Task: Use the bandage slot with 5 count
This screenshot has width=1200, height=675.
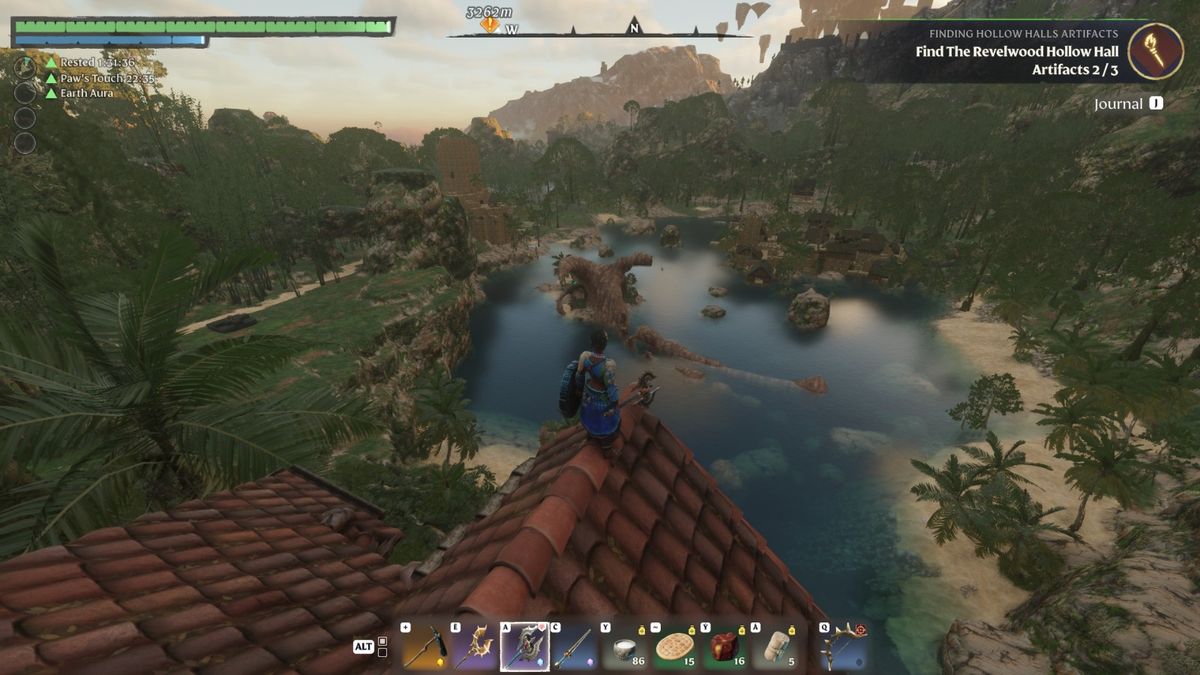Action: click(777, 647)
